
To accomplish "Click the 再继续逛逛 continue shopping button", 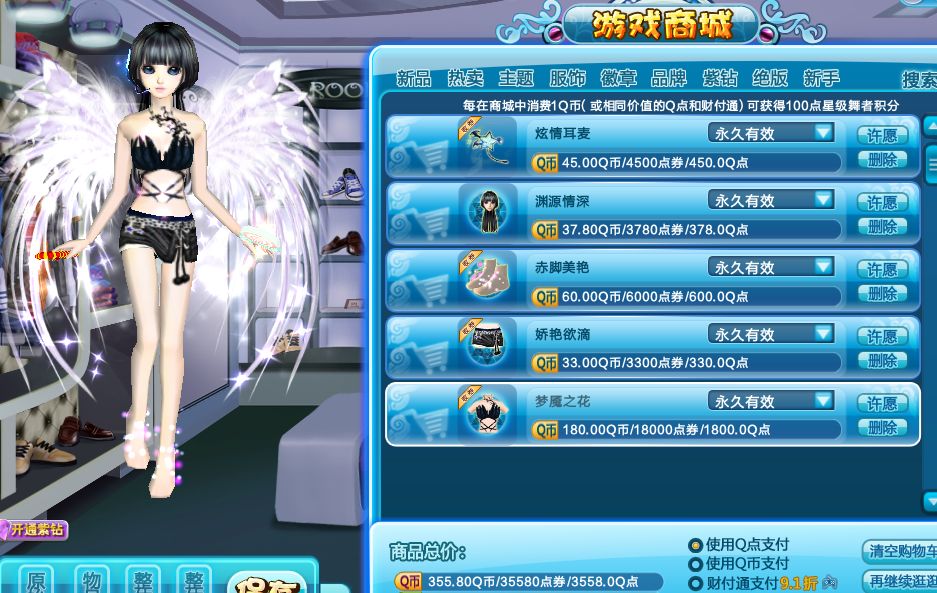I will (899, 581).
